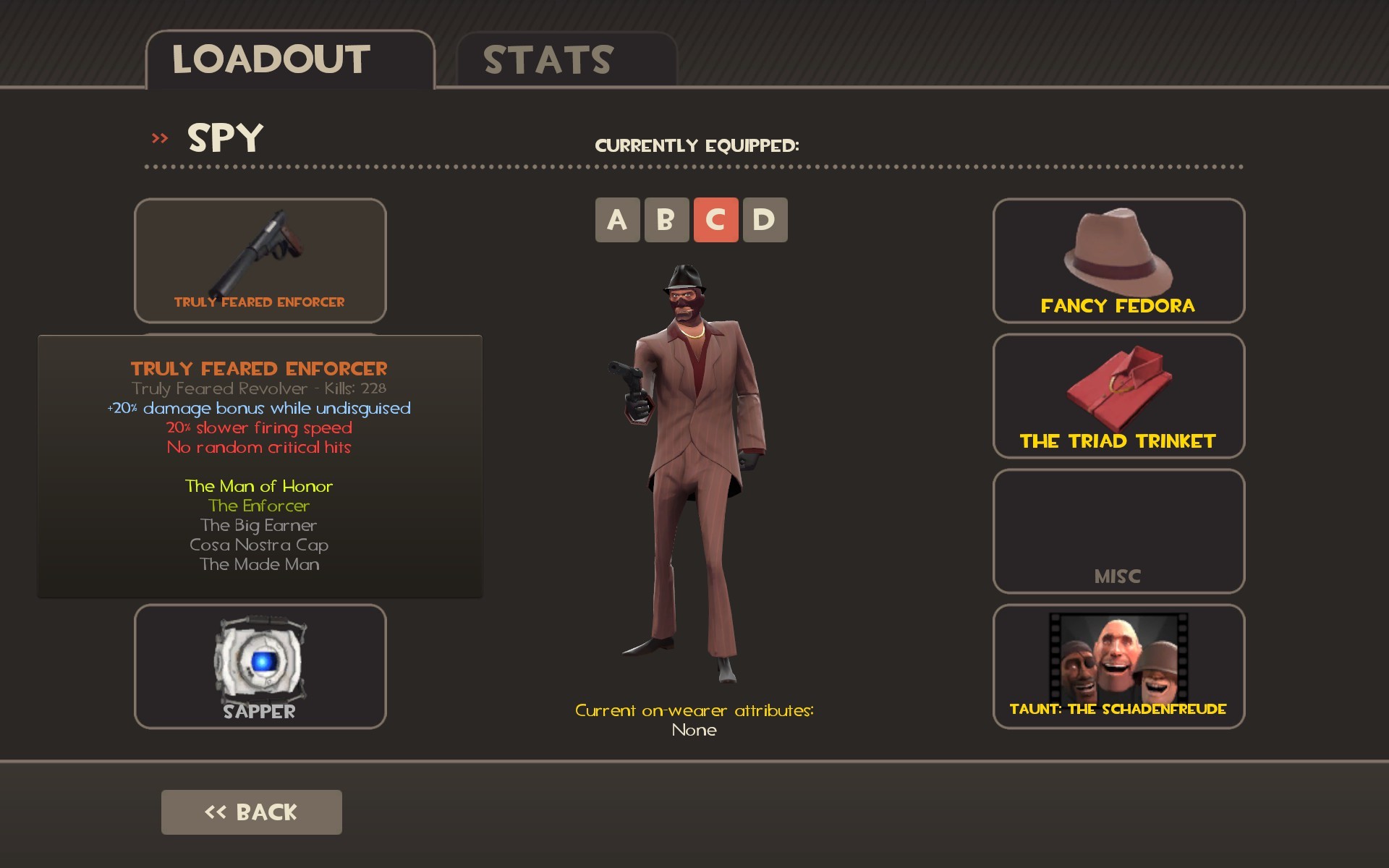Choose Cosa Nostra Cap from set list

258,545
